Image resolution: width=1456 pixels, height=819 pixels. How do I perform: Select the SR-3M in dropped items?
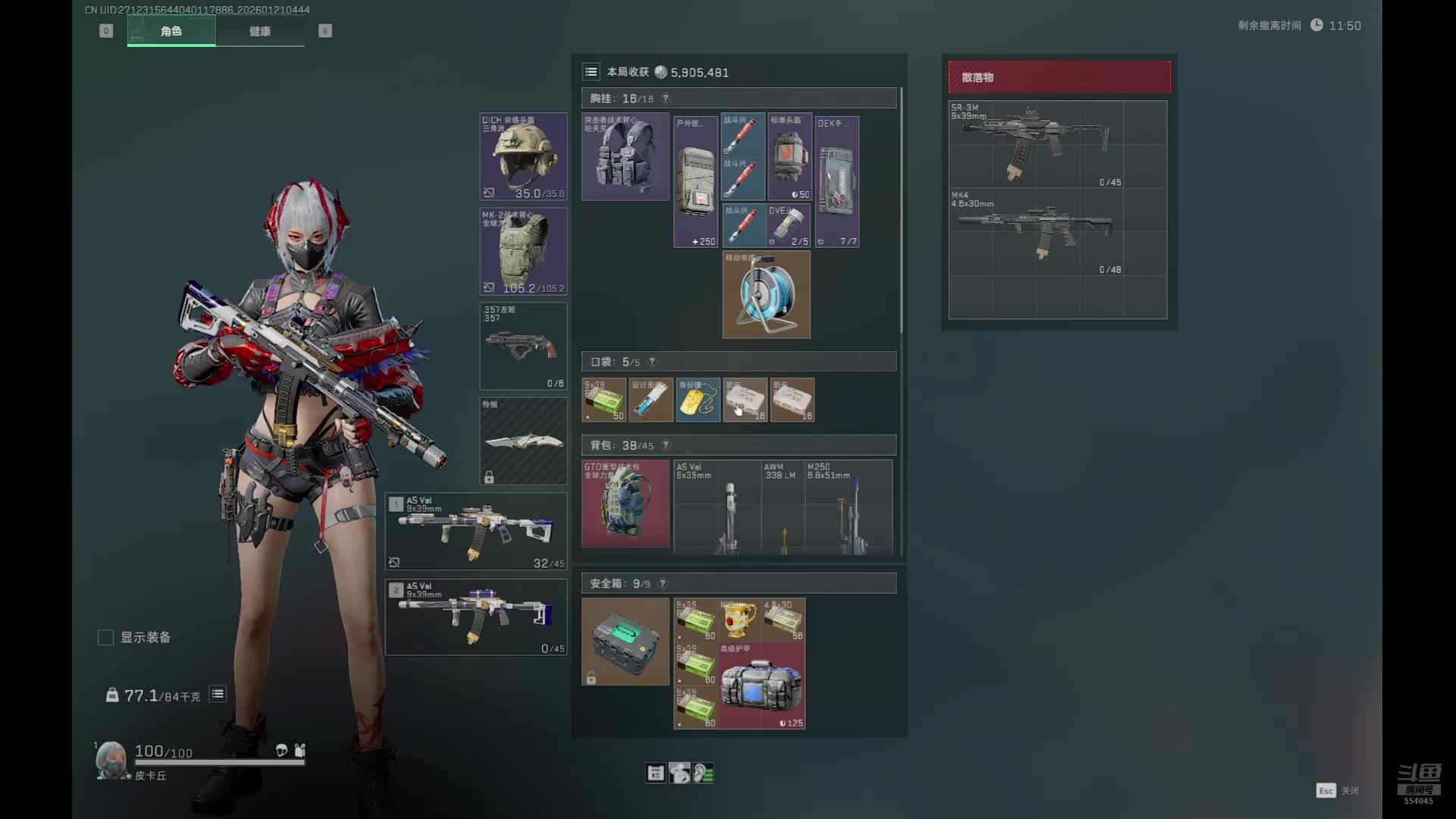click(1036, 144)
